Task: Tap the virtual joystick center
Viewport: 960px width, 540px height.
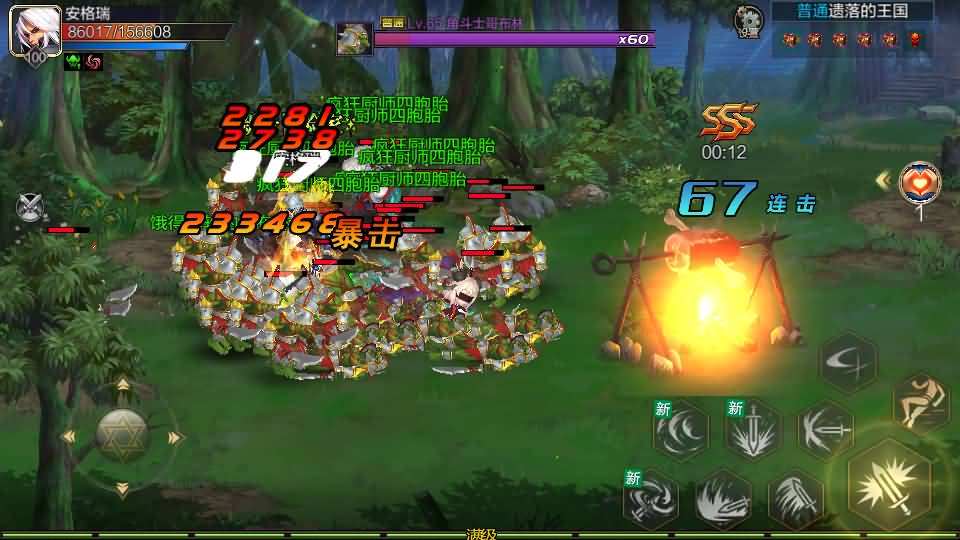Action: [122, 435]
